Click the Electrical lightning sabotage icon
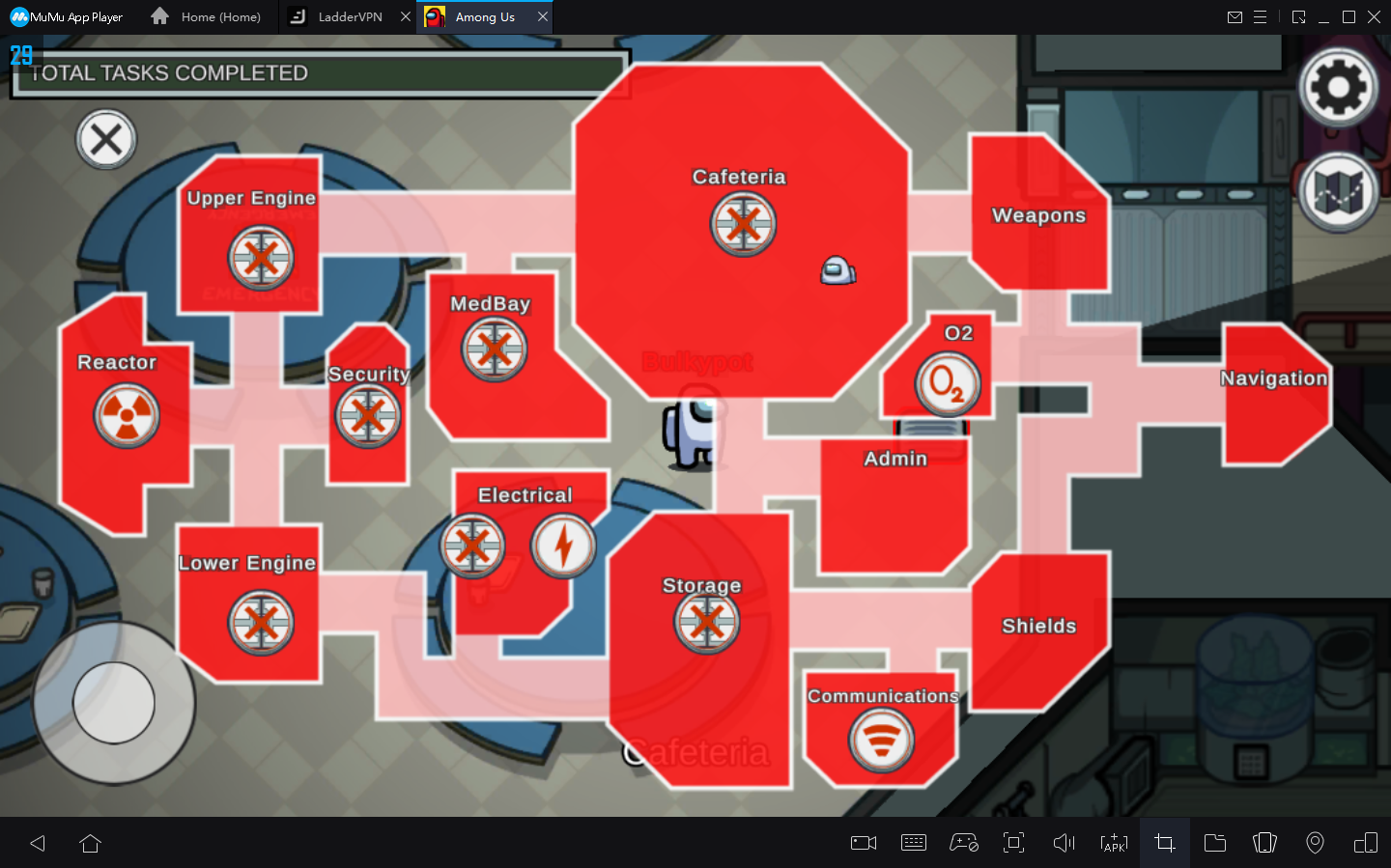This screenshot has height=868, width=1391. 563,546
